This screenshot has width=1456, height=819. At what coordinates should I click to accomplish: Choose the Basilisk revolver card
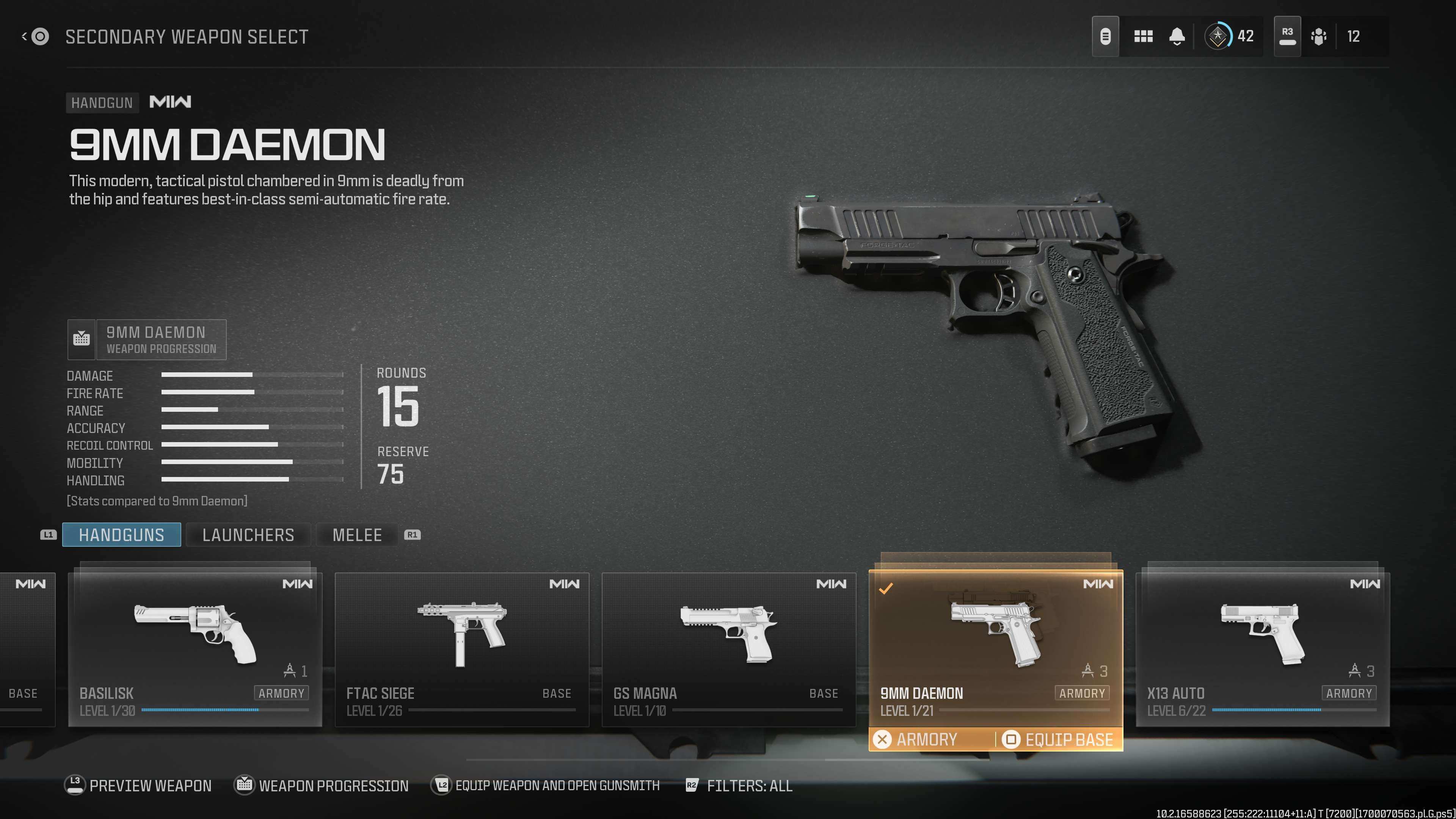(195, 649)
